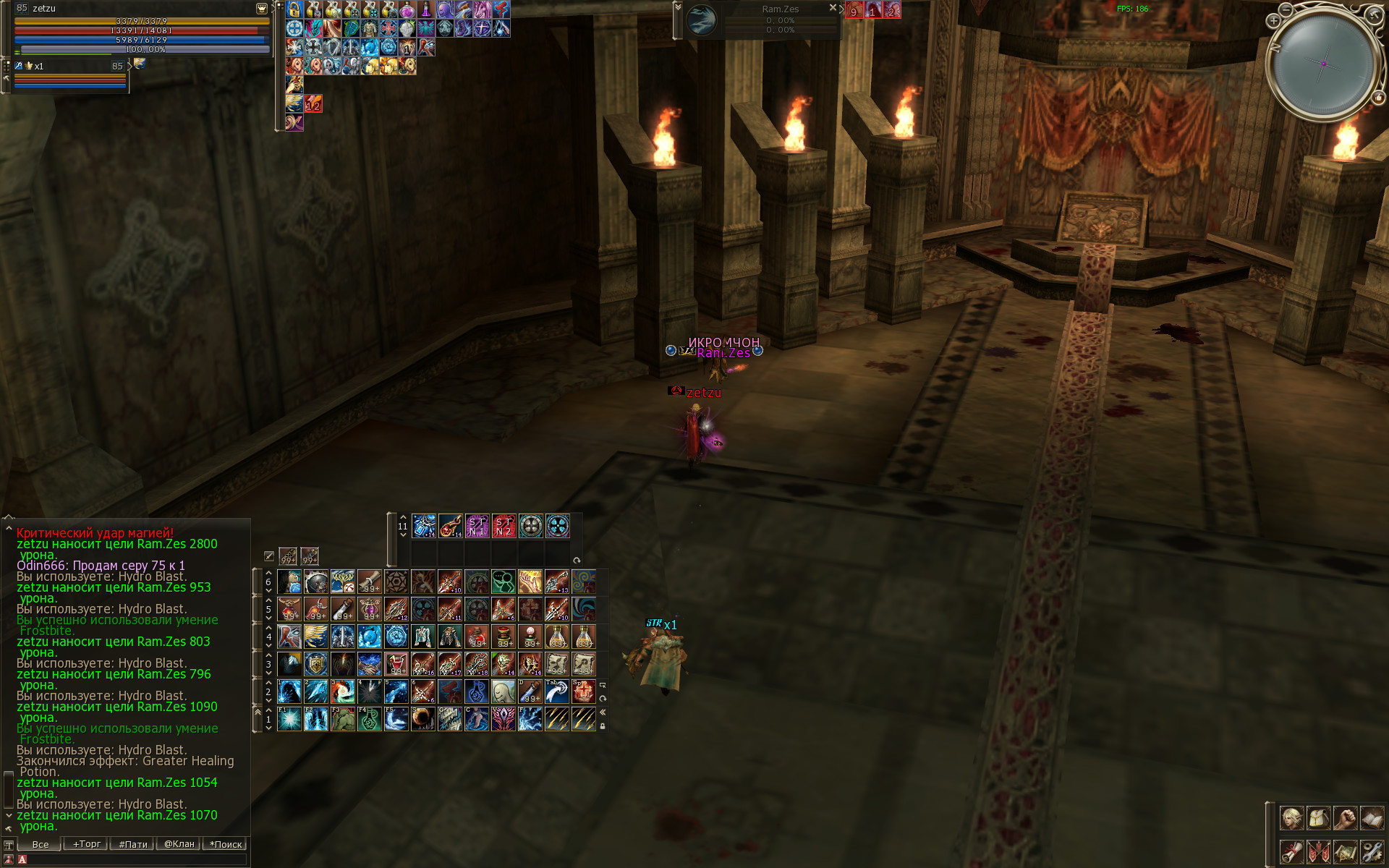This screenshot has width=1389, height=868.
Task: Open the system settings wrench button
Action: click(1372, 851)
